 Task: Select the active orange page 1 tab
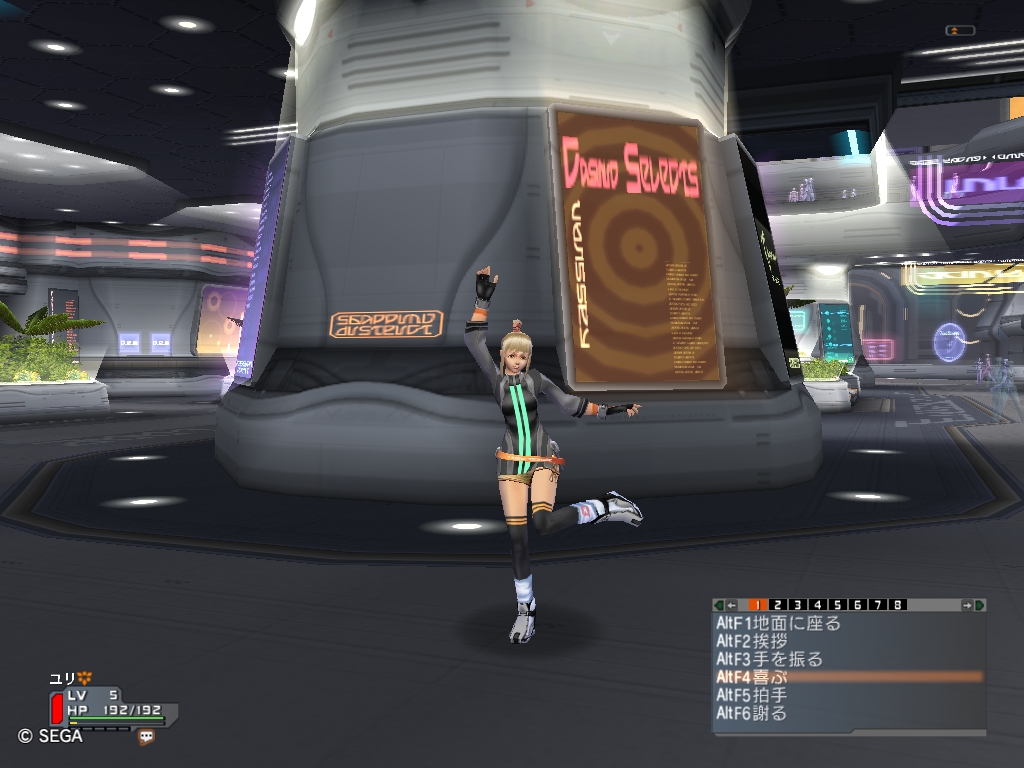[x=758, y=605]
